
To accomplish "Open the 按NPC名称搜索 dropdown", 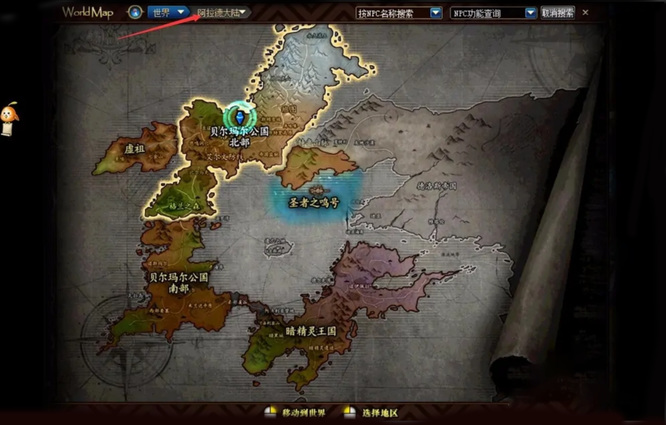I will point(400,13).
